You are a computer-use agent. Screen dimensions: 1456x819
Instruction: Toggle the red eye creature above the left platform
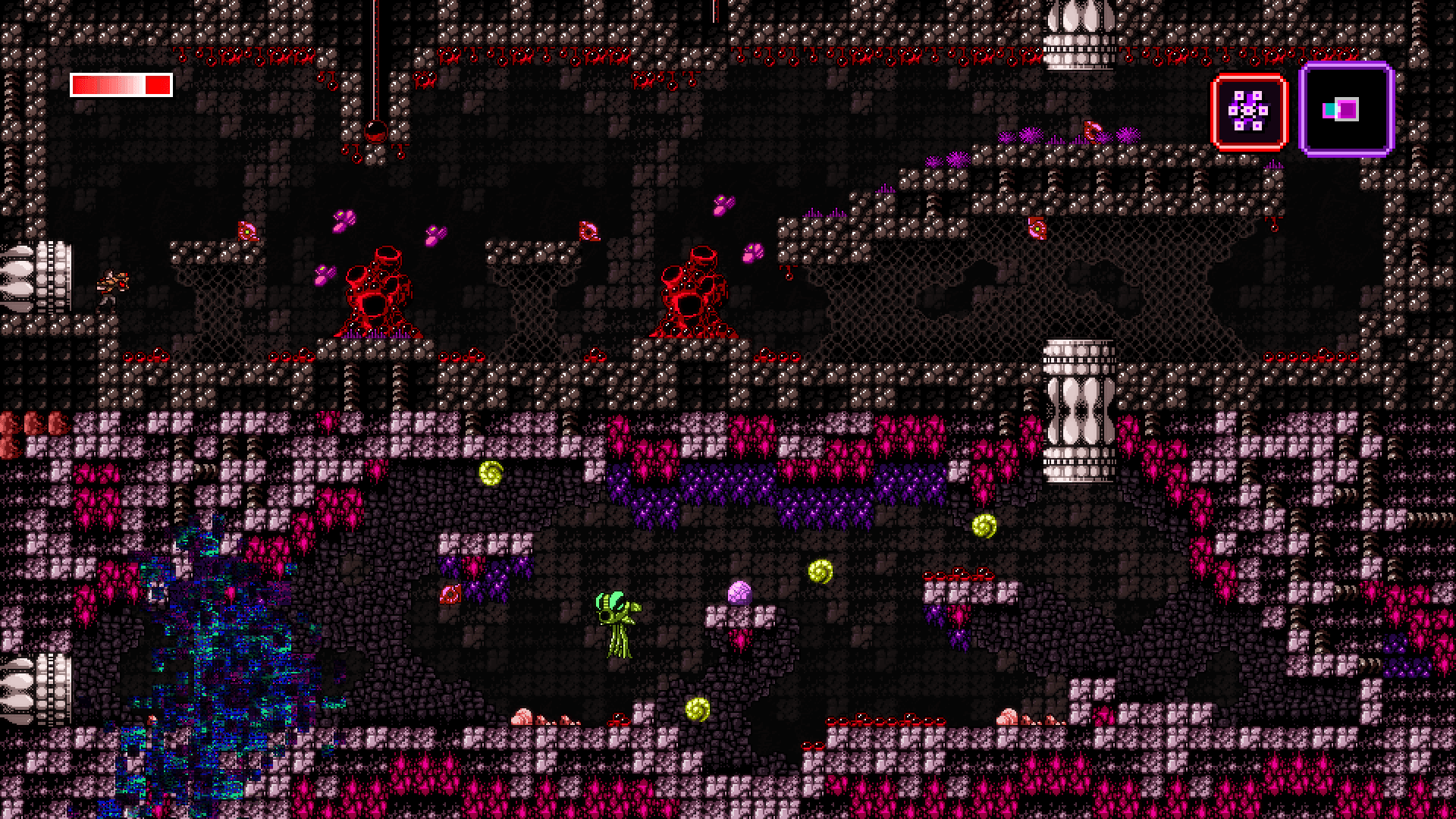tap(246, 231)
